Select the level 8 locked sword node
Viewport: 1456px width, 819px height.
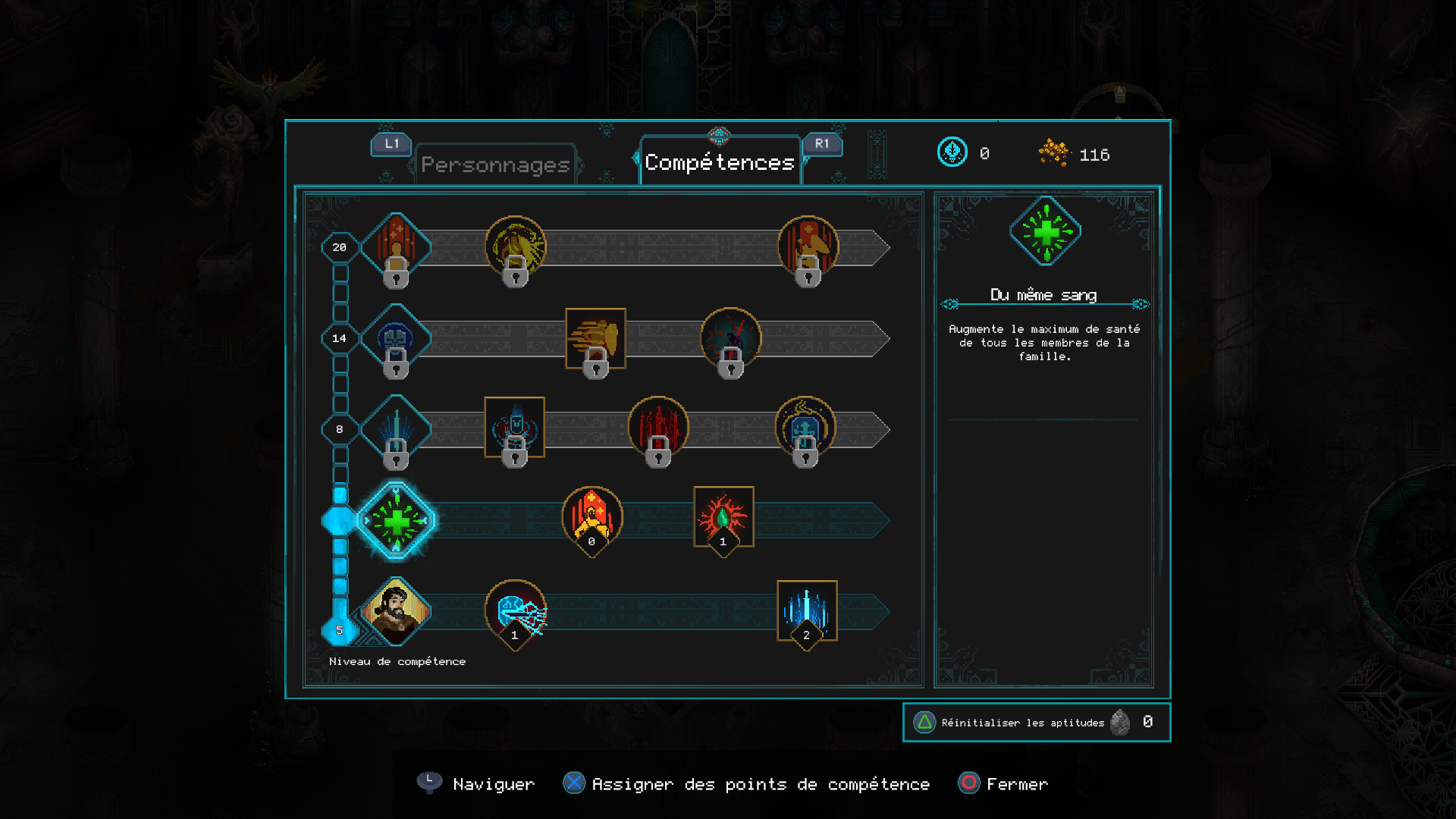tap(396, 429)
